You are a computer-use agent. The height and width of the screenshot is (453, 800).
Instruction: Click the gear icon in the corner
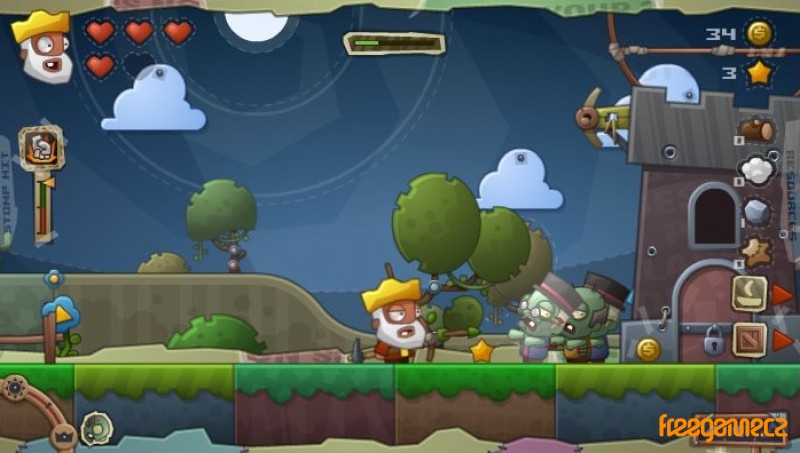pos(14,388)
